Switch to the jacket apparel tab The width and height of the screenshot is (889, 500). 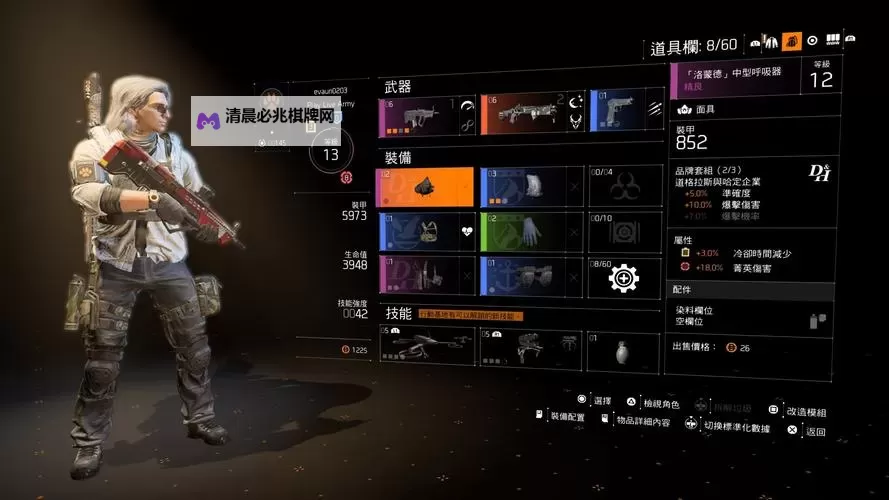click(x=770, y=41)
